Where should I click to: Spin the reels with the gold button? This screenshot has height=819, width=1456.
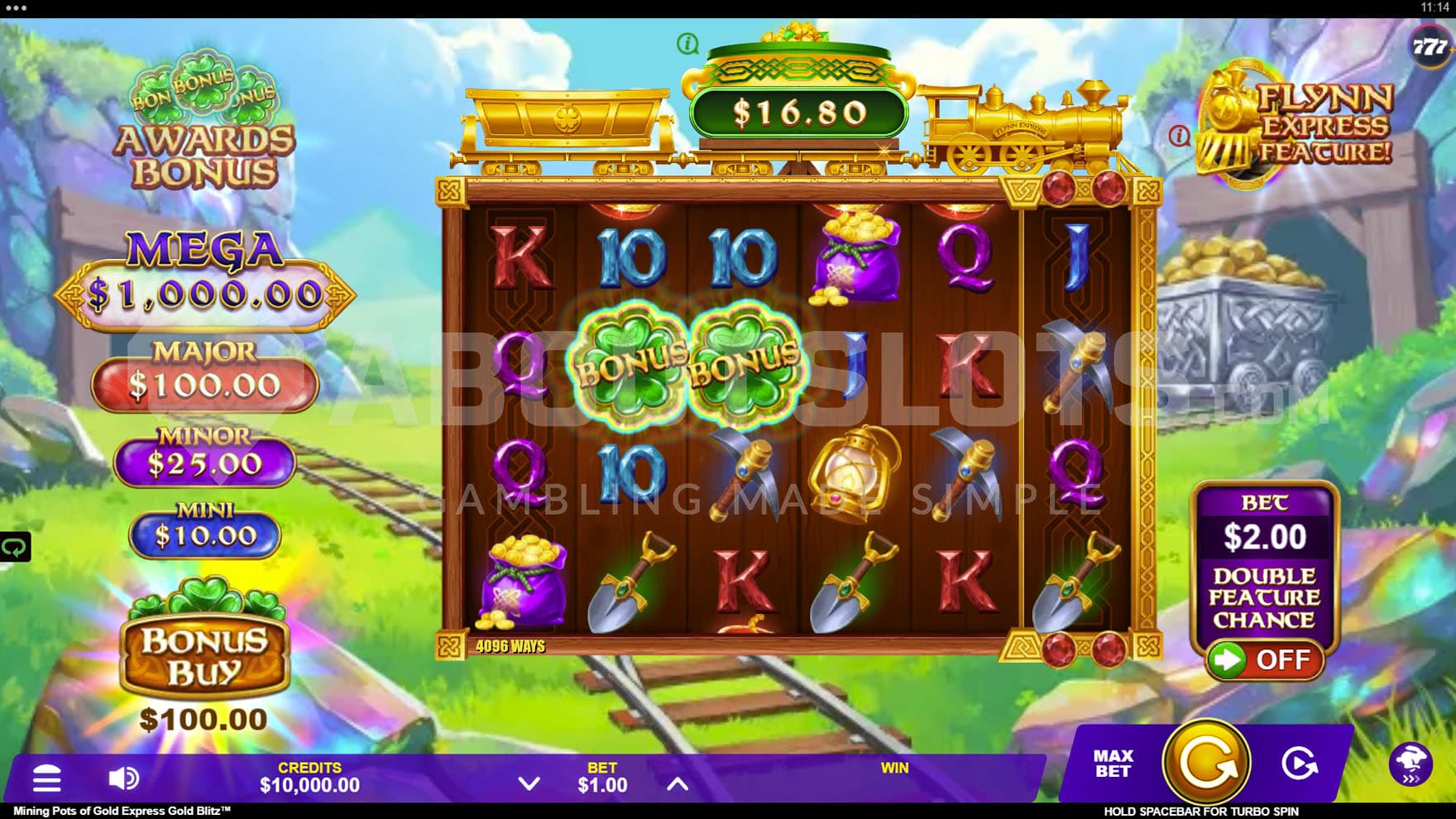pyautogui.click(x=1206, y=762)
